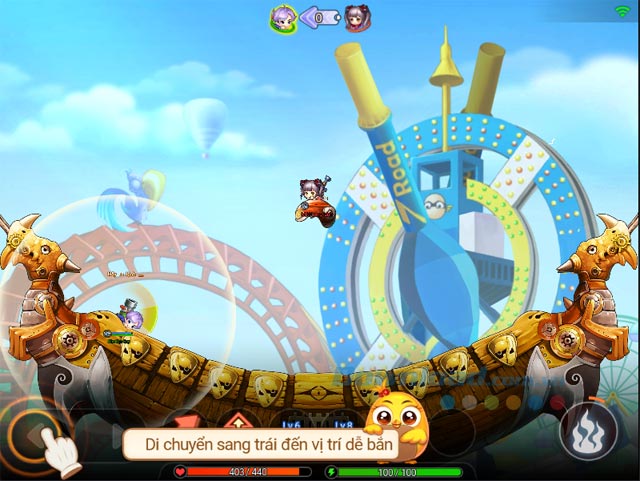The width and height of the screenshot is (640, 481).
Task: Click the tutorial hint 'Di chuyển sang trái'
Action: [x=260, y=442]
